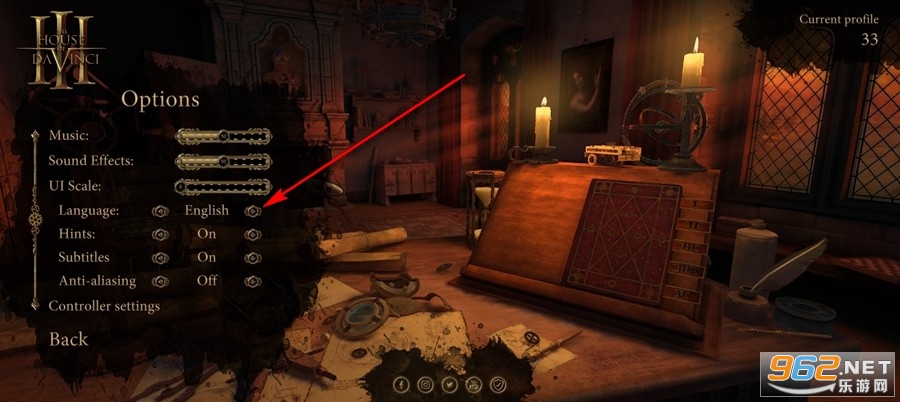Switch to the next Language option

pyautogui.click(x=253, y=211)
